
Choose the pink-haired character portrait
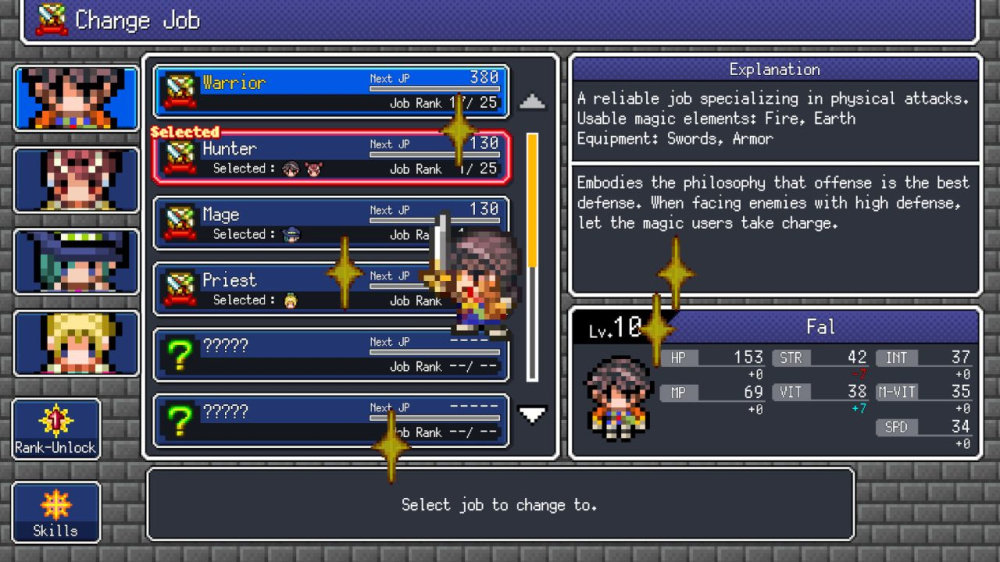click(x=76, y=180)
